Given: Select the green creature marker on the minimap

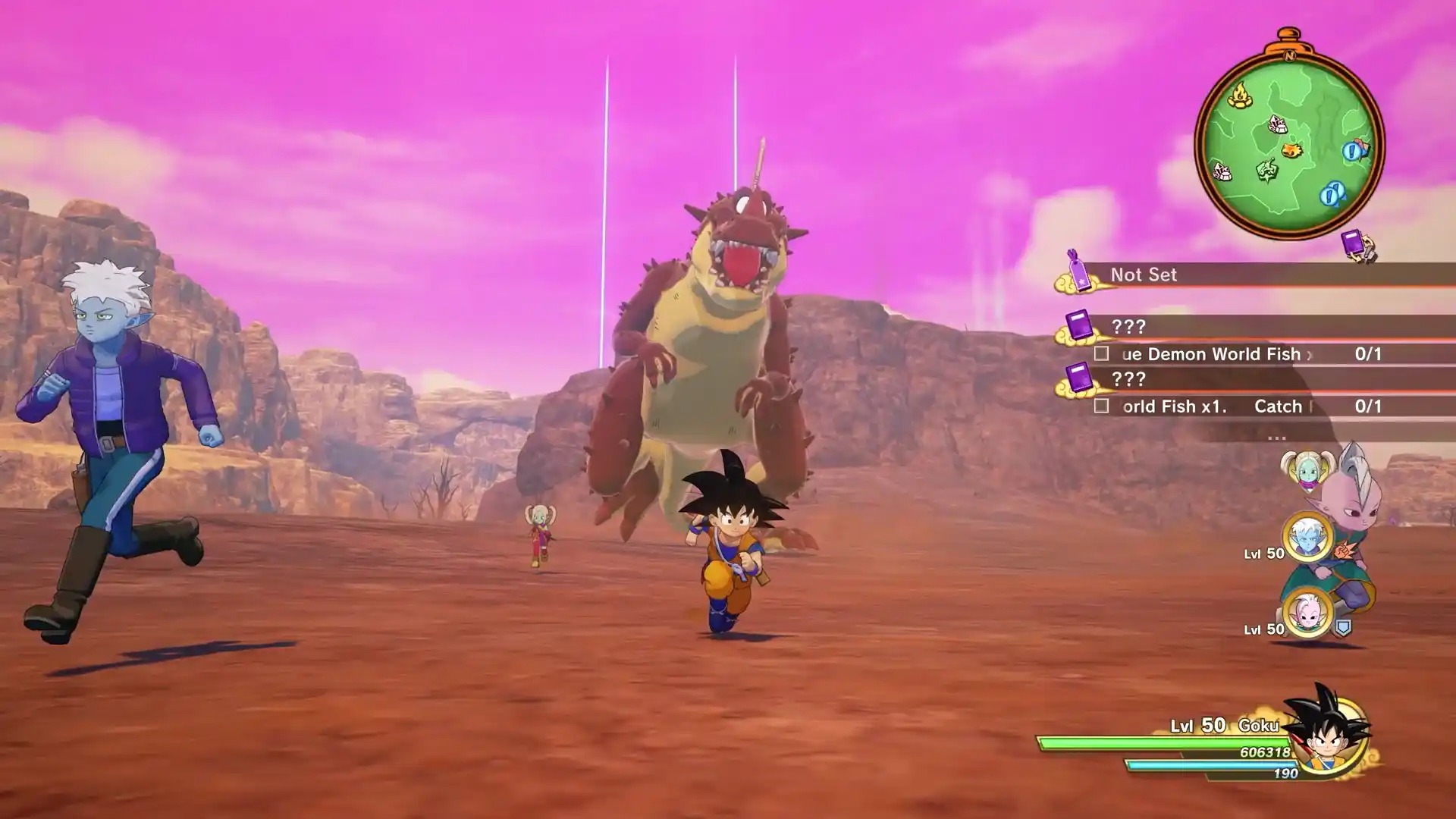Looking at the screenshot, I should 1266,171.
